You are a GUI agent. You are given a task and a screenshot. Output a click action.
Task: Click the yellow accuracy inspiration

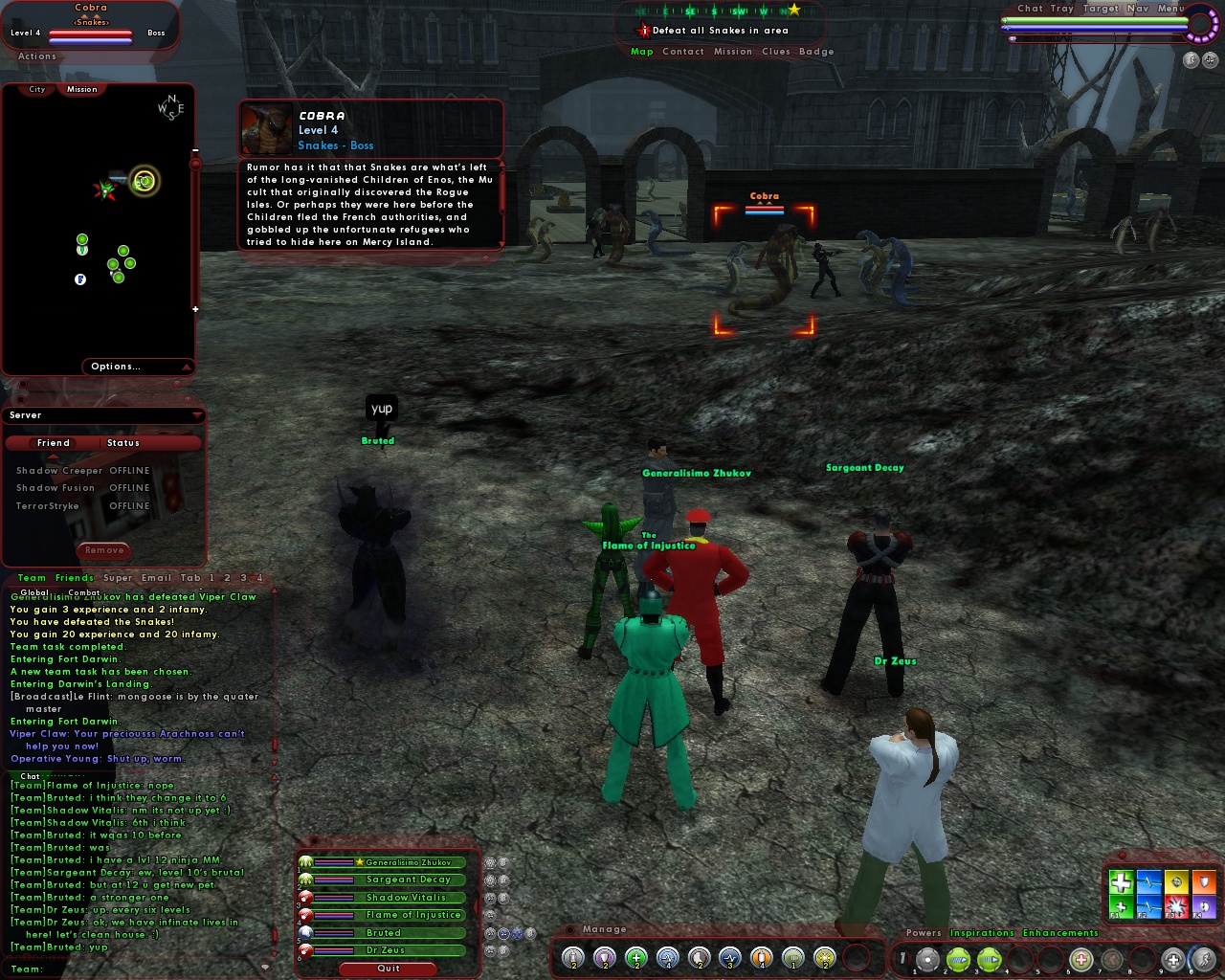(x=1176, y=881)
